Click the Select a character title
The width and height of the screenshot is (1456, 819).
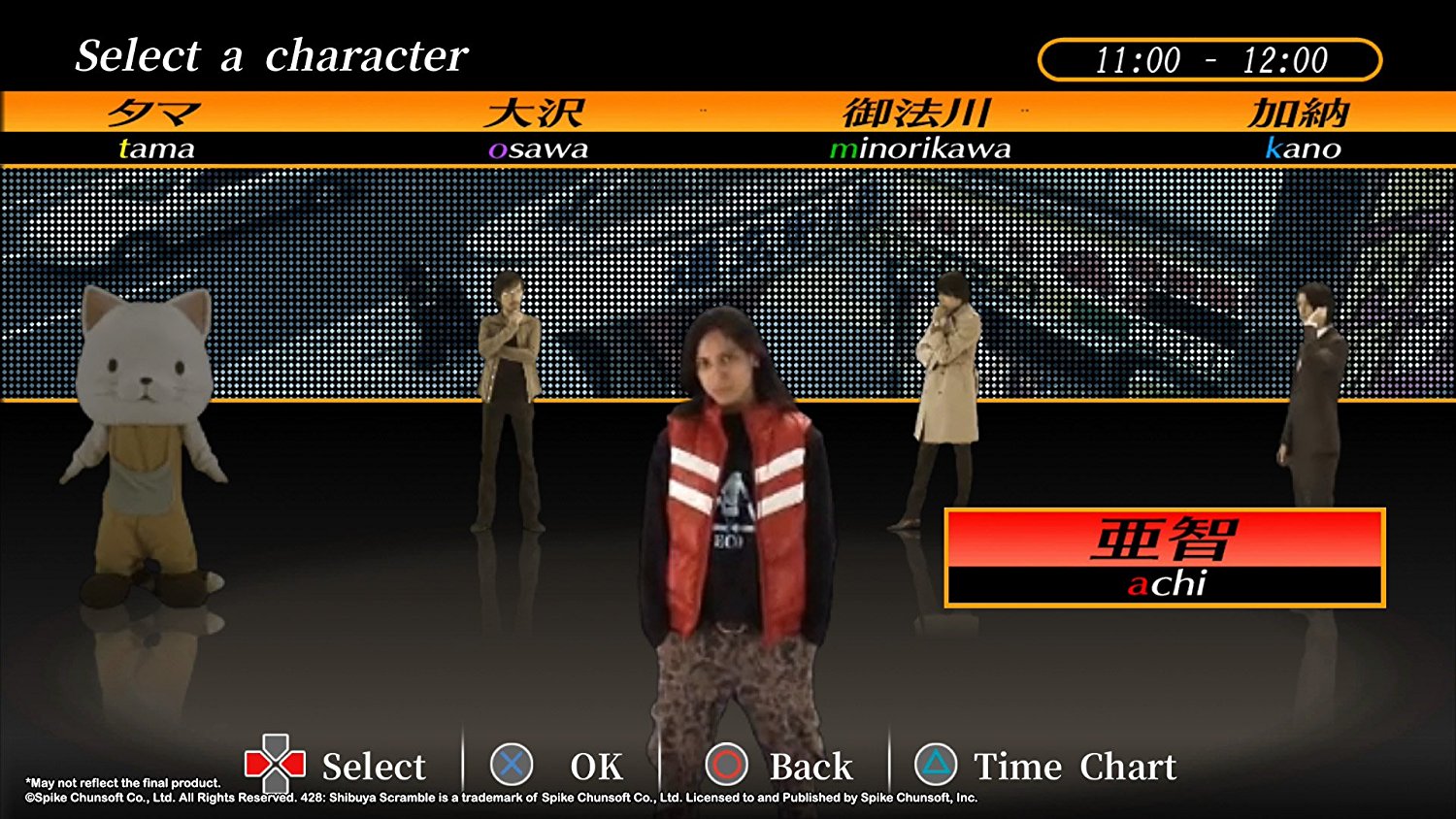(x=272, y=56)
